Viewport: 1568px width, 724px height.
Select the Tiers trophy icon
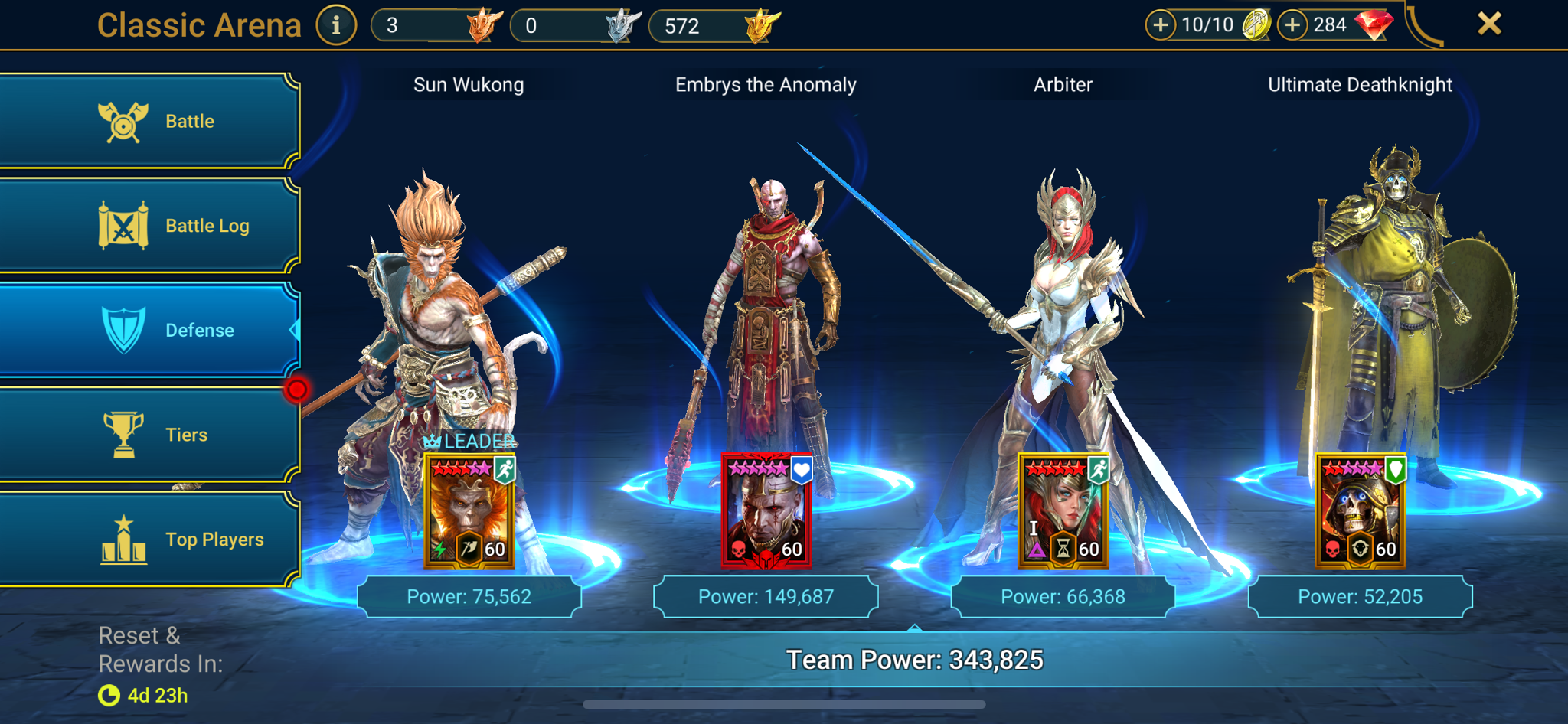[x=125, y=434]
